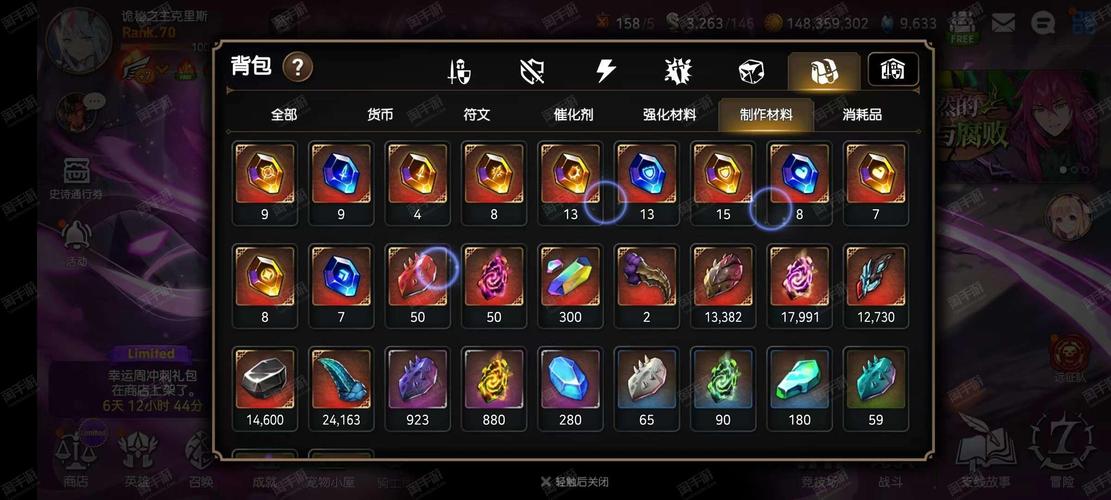Open the 货币 category tab
Image resolution: width=1111 pixels, height=500 pixels.
380,115
